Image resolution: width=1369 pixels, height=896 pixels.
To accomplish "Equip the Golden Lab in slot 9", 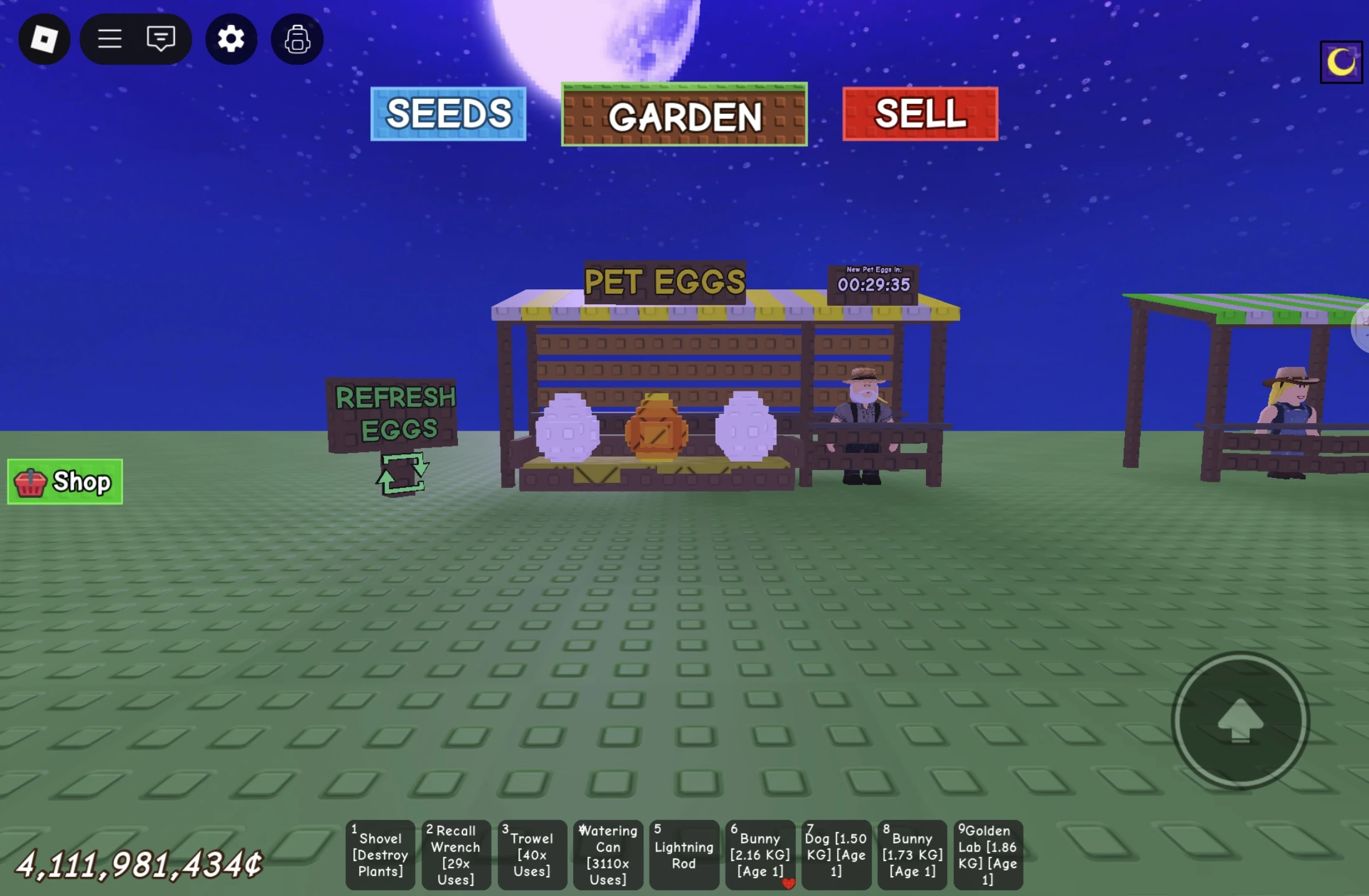I will click(988, 855).
